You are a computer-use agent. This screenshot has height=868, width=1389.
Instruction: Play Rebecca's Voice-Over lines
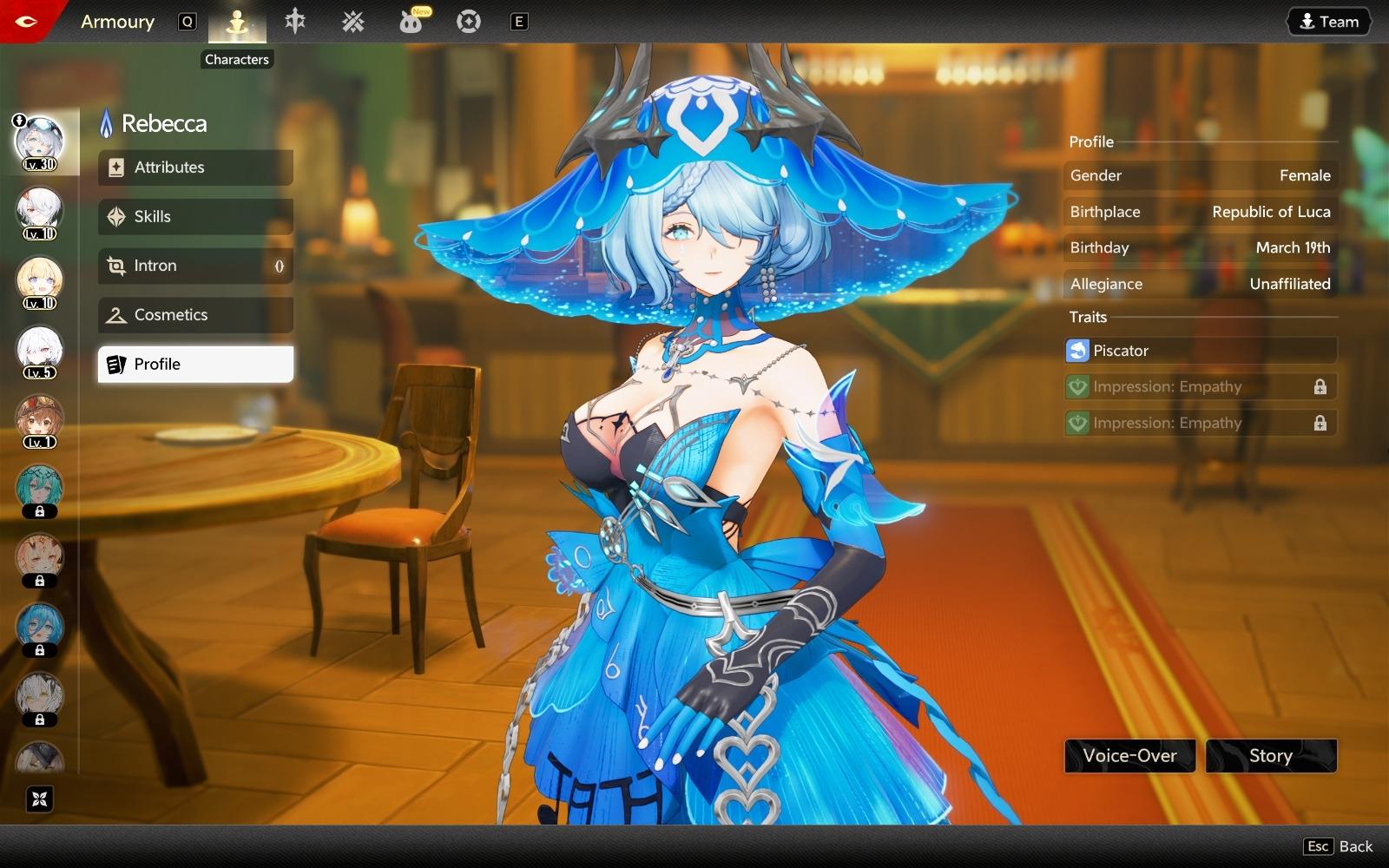[x=1129, y=756]
